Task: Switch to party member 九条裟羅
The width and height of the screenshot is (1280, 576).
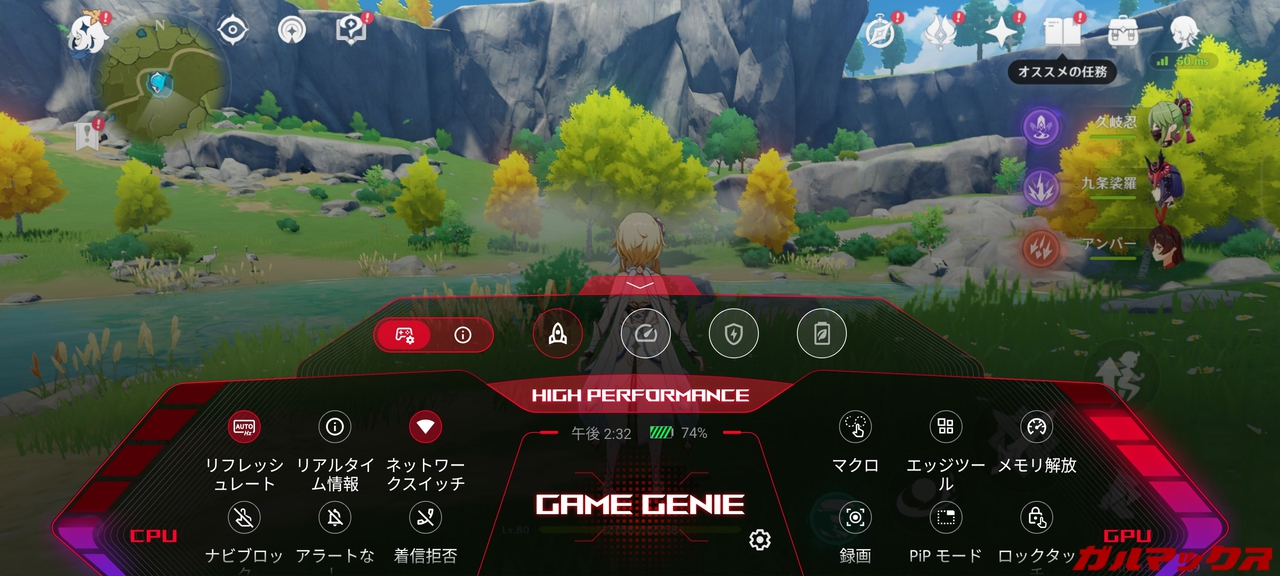Action: (1165, 184)
